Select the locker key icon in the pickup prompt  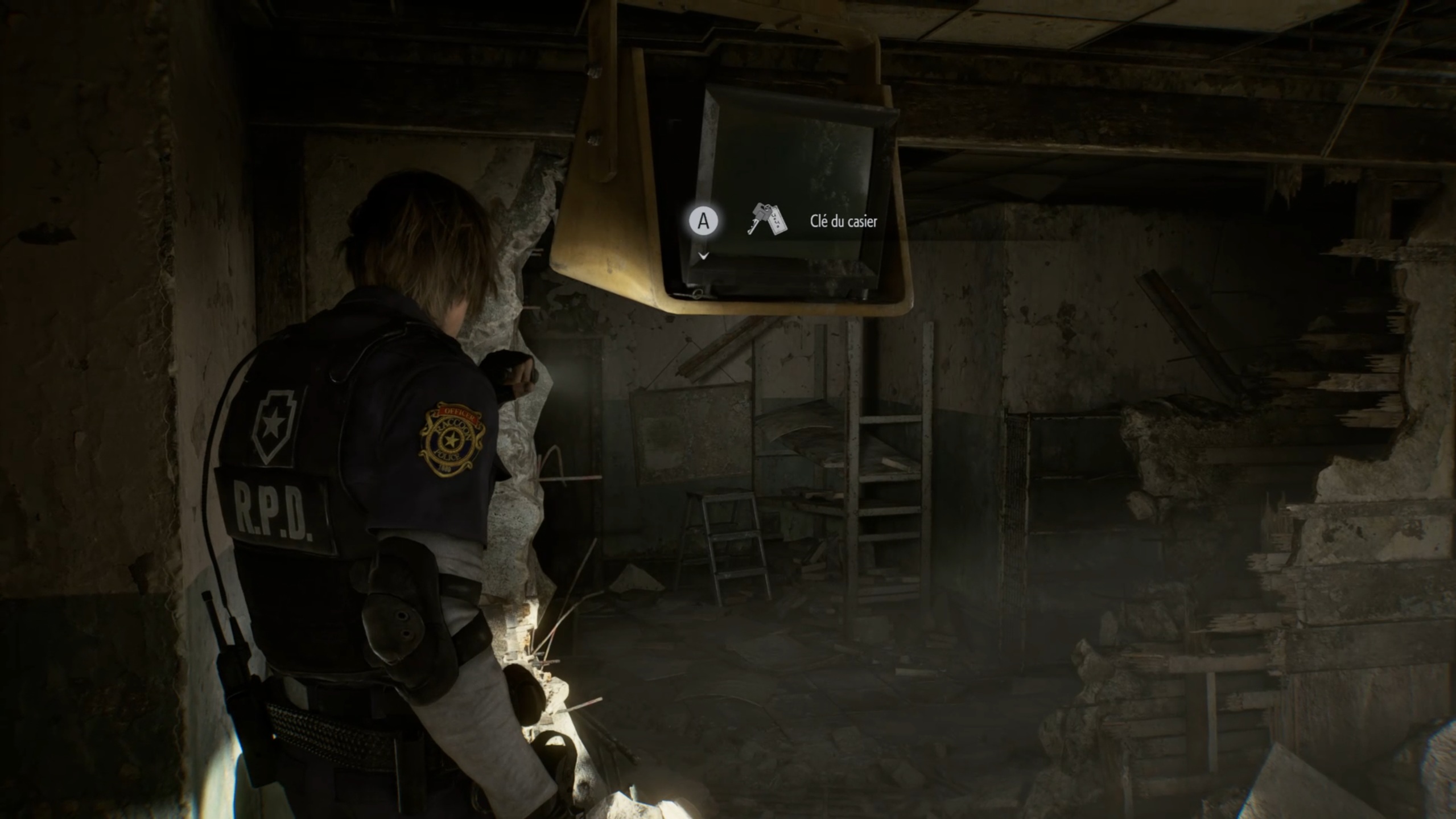point(766,220)
